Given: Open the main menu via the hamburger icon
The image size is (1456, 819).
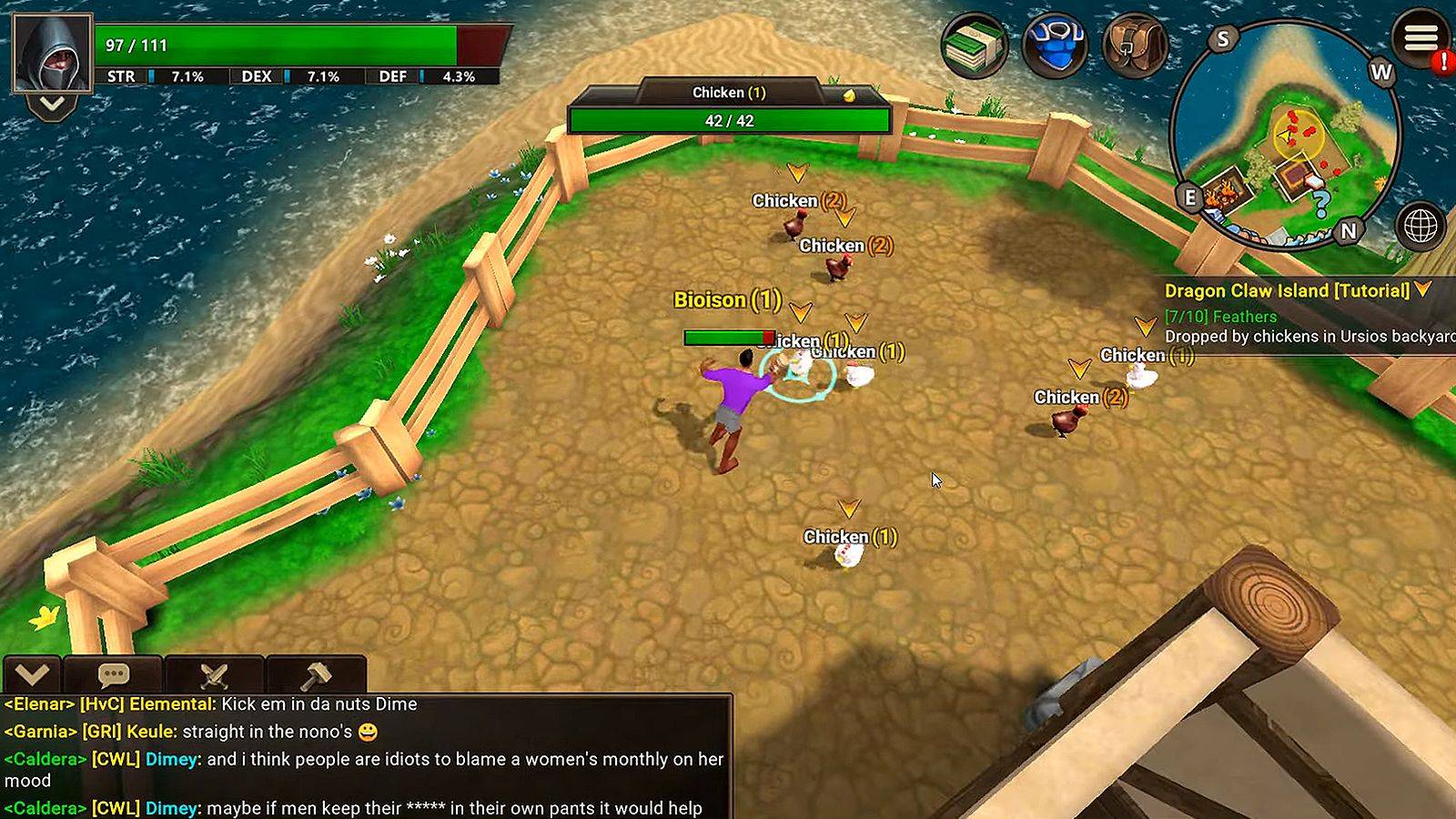Looking at the screenshot, I should [x=1421, y=38].
